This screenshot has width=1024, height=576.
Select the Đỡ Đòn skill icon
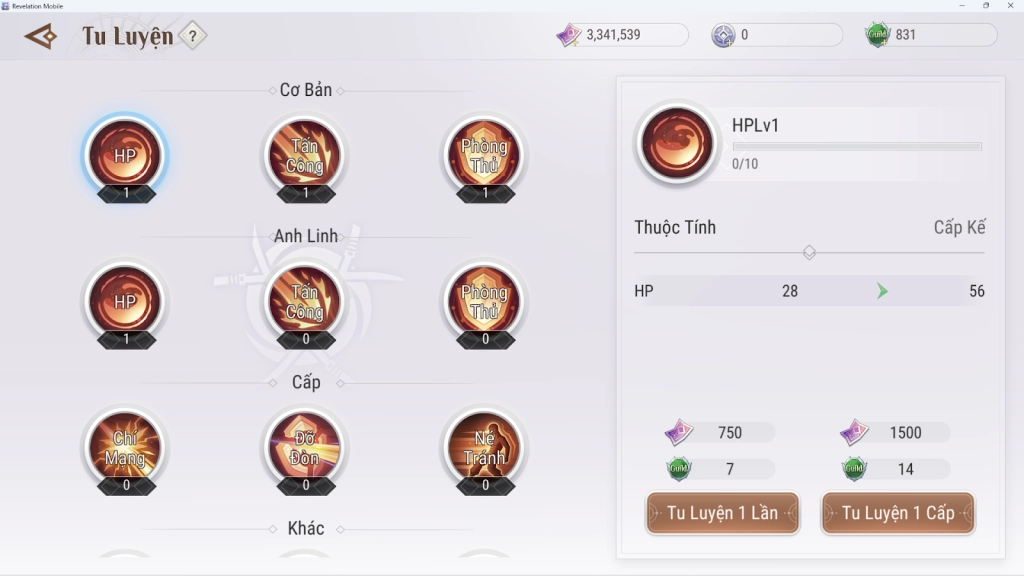click(x=305, y=448)
